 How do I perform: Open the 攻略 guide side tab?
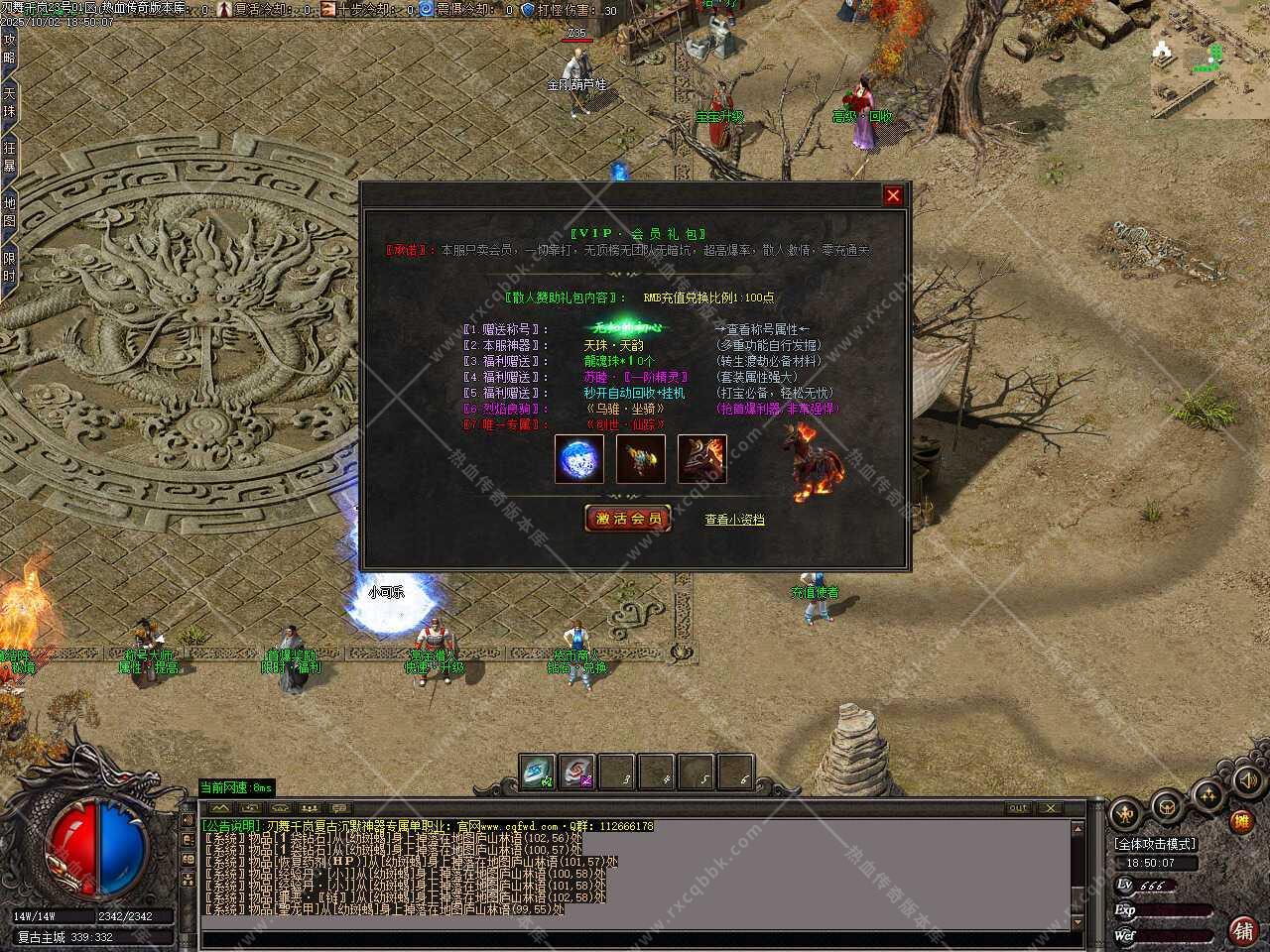coord(9,49)
